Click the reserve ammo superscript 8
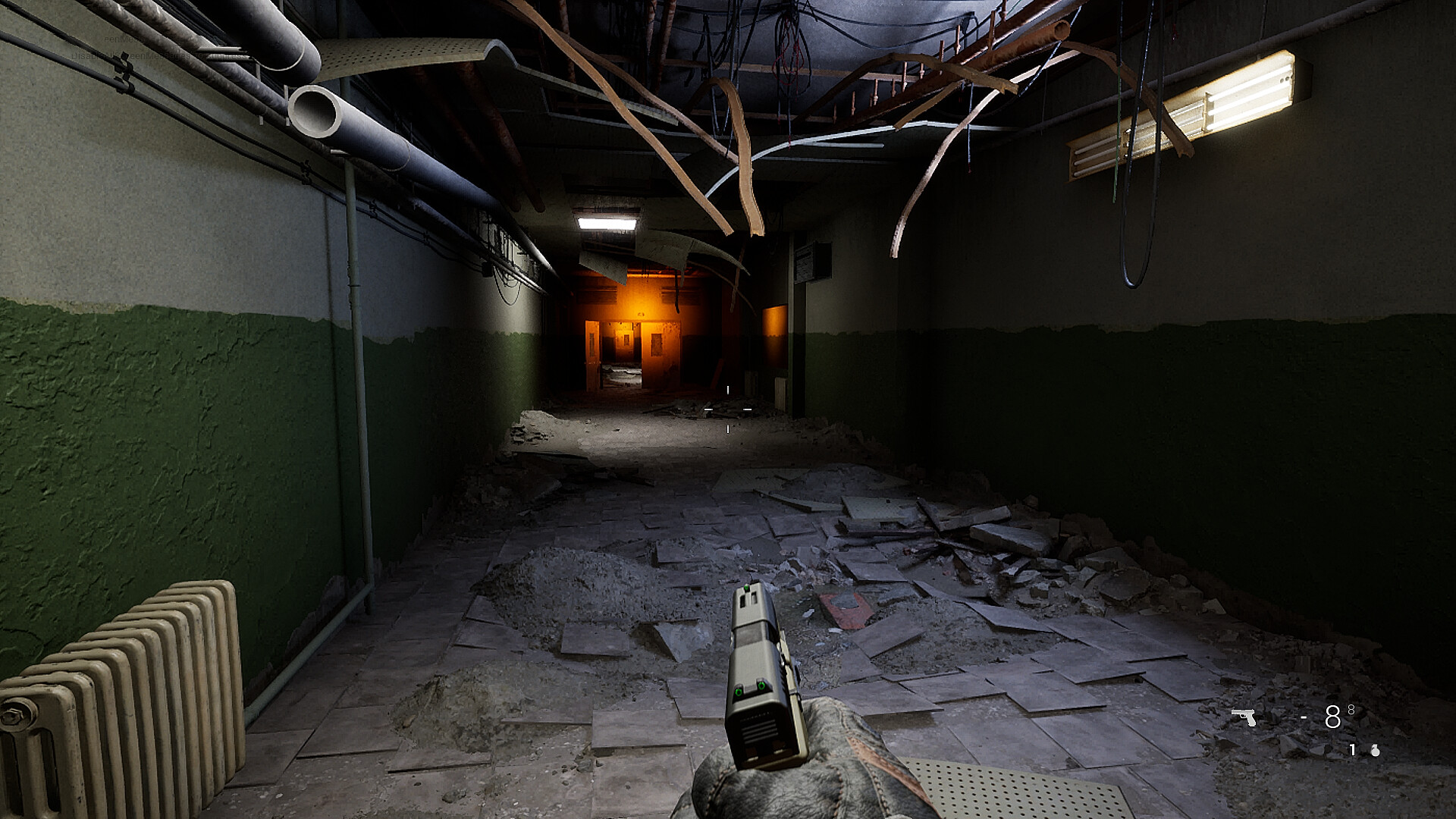 [1351, 710]
